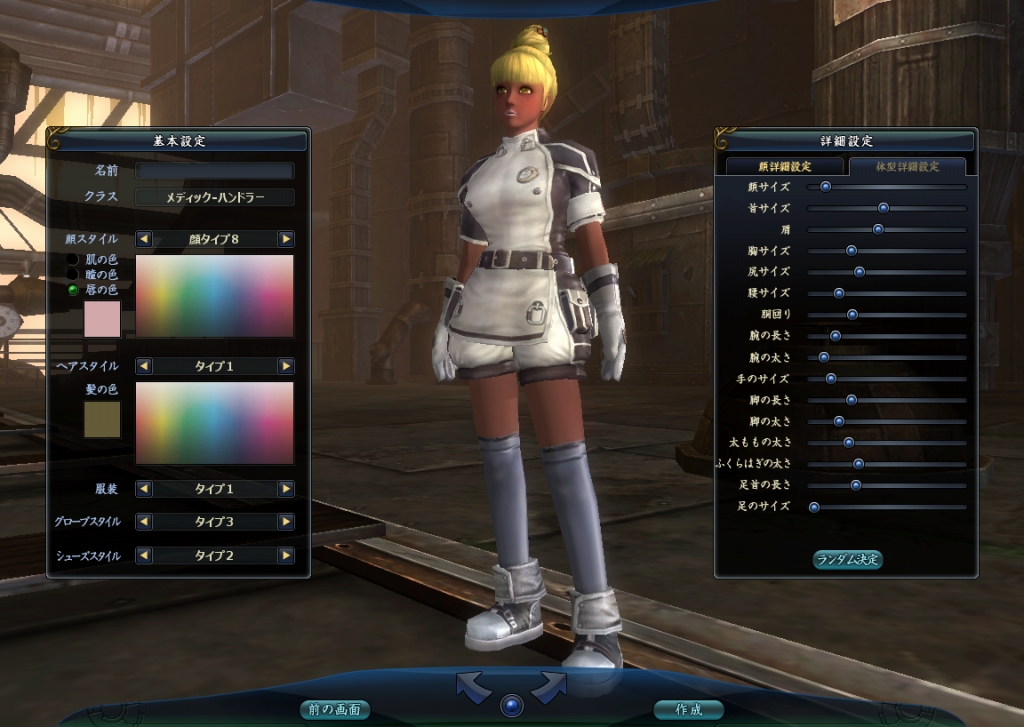
Task: Select the 瞳の色 eye color option
Action: [73, 275]
